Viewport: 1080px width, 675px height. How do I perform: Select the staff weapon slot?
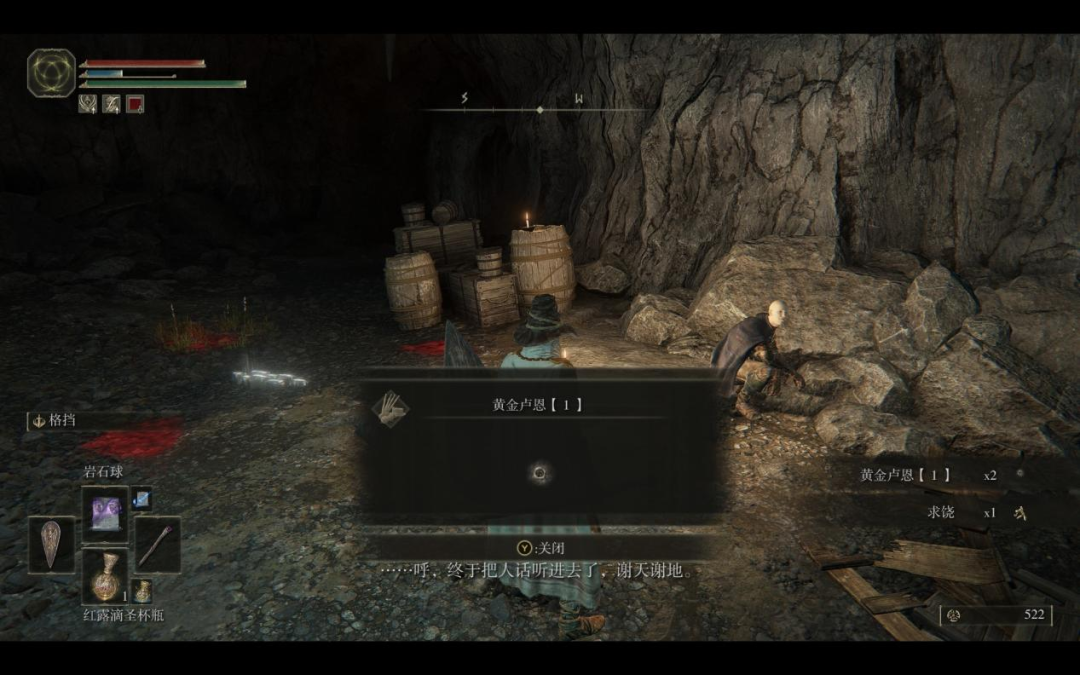coord(157,545)
